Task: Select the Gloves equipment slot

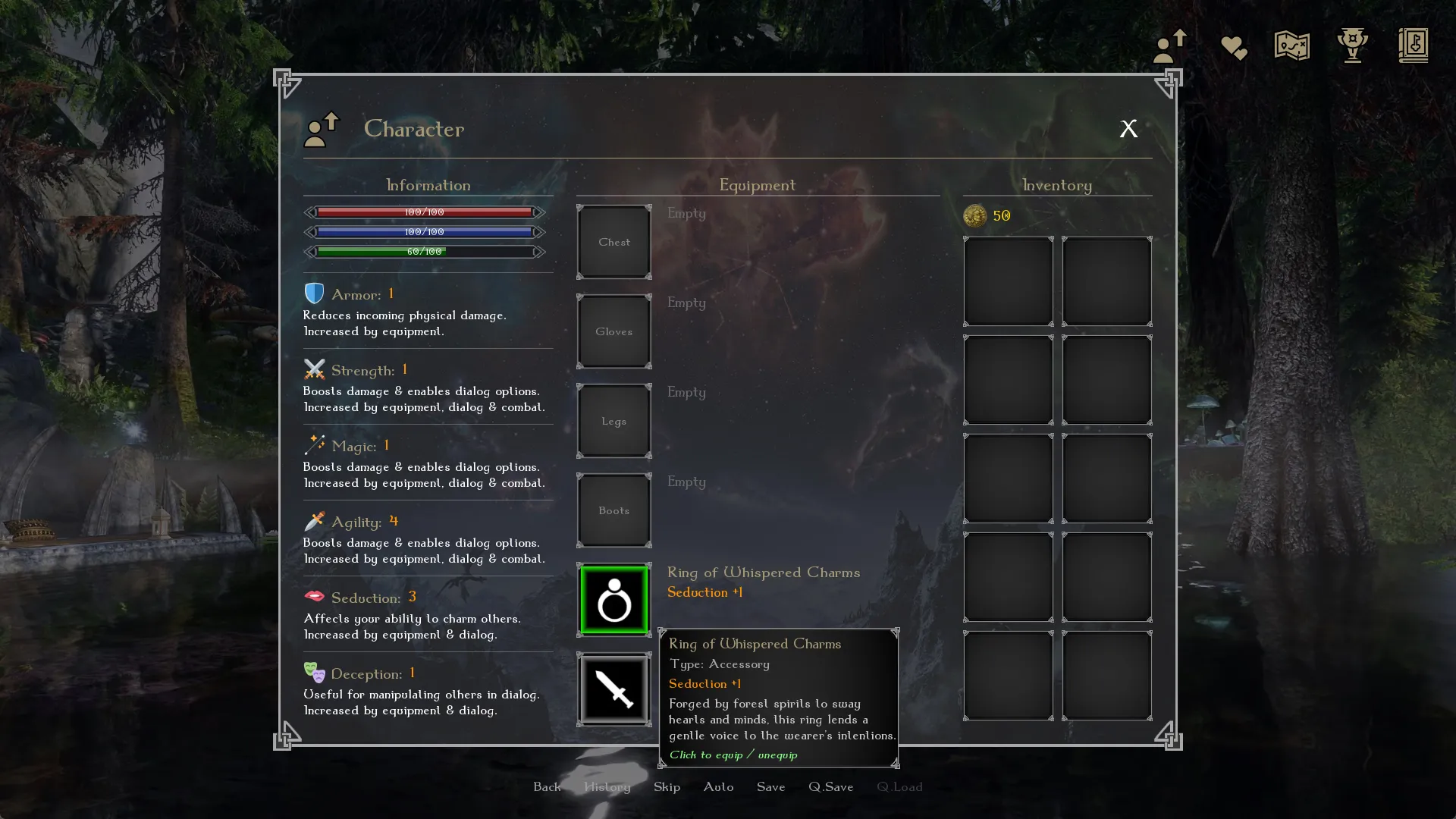Action: coord(614,332)
